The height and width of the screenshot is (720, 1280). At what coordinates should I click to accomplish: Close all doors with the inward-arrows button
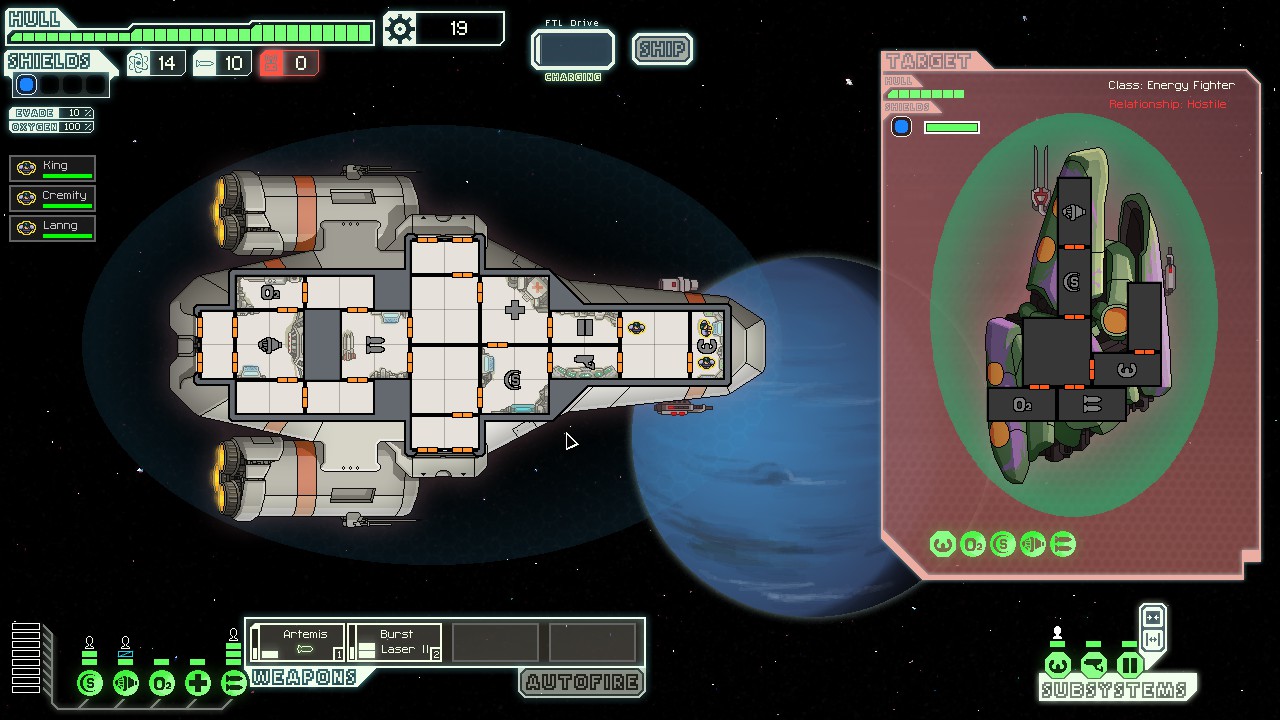1152,617
